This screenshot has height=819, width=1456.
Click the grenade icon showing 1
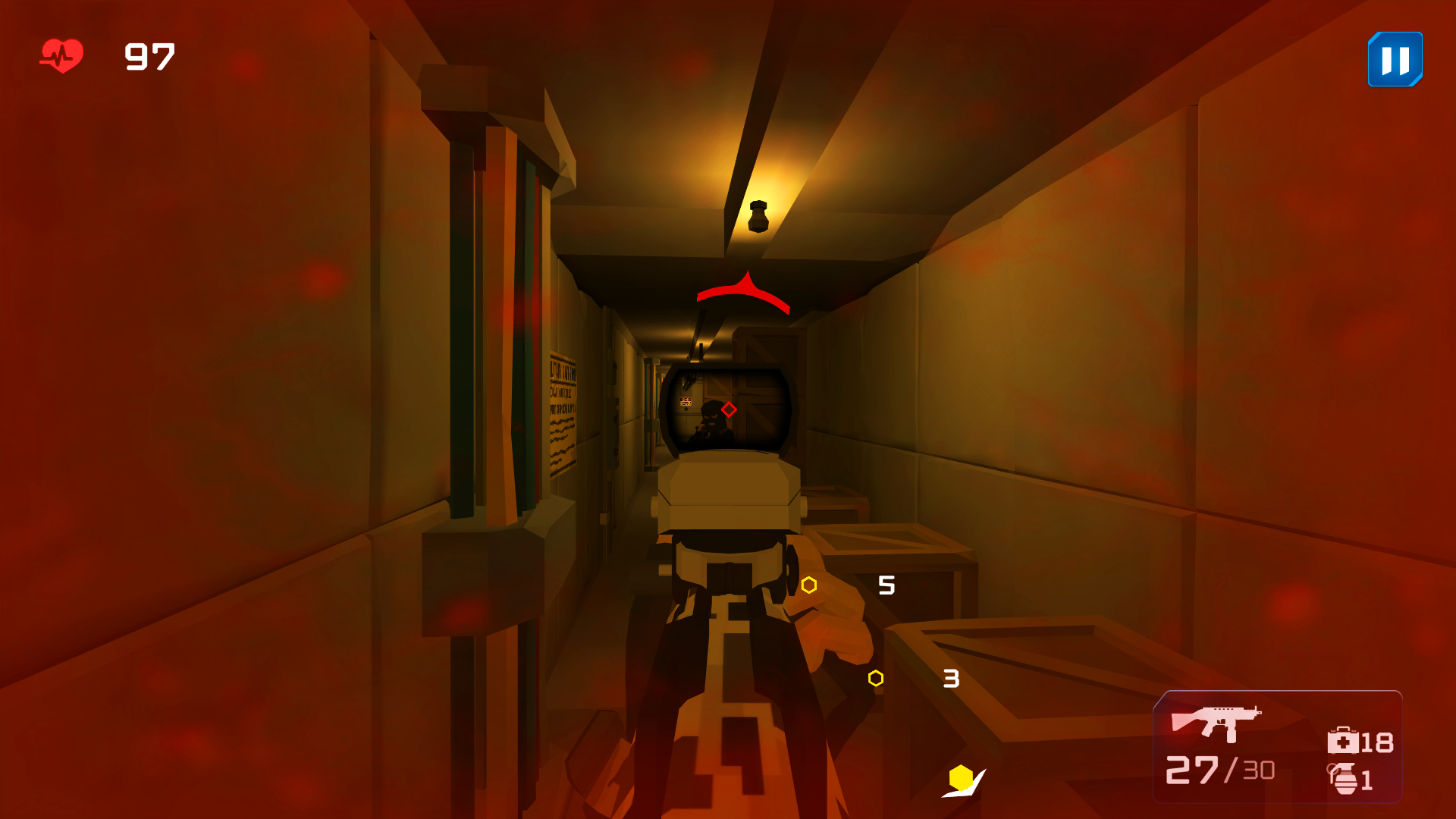1342,777
